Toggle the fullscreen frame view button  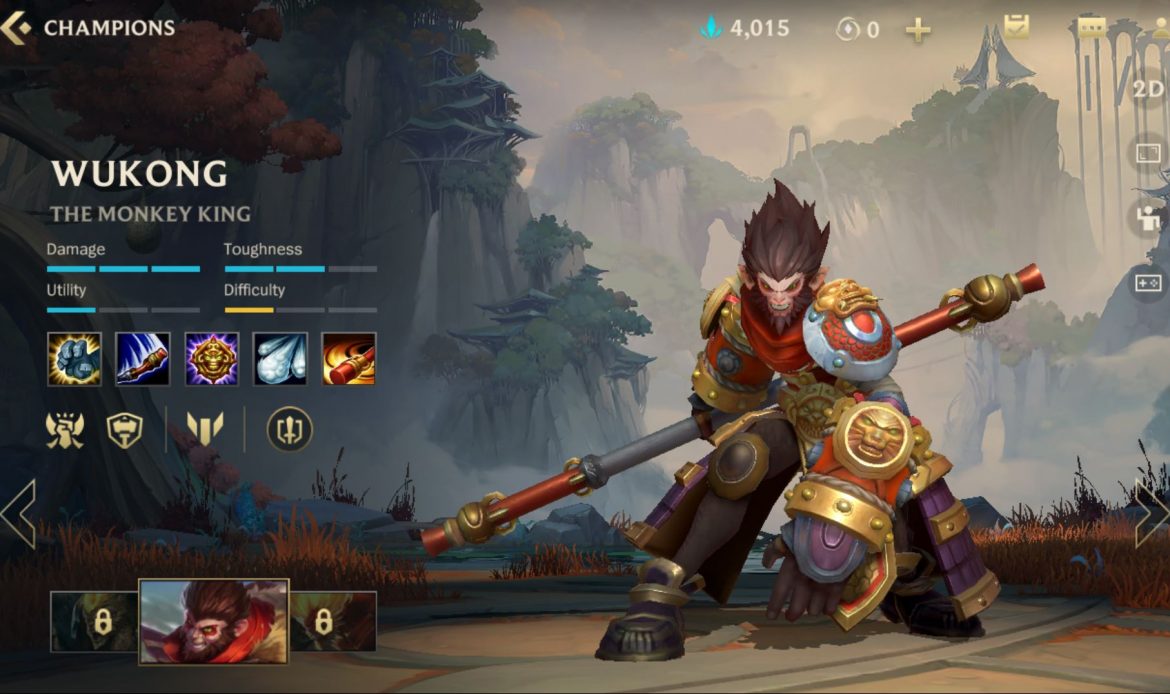click(x=1148, y=154)
